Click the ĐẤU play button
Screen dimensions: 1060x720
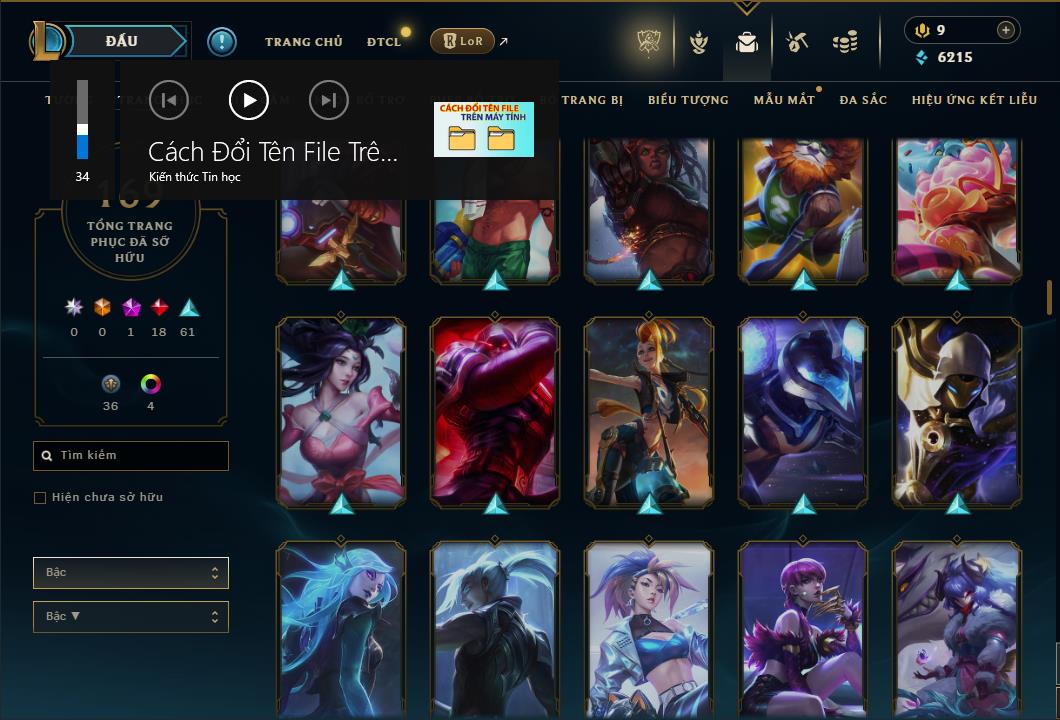point(120,41)
